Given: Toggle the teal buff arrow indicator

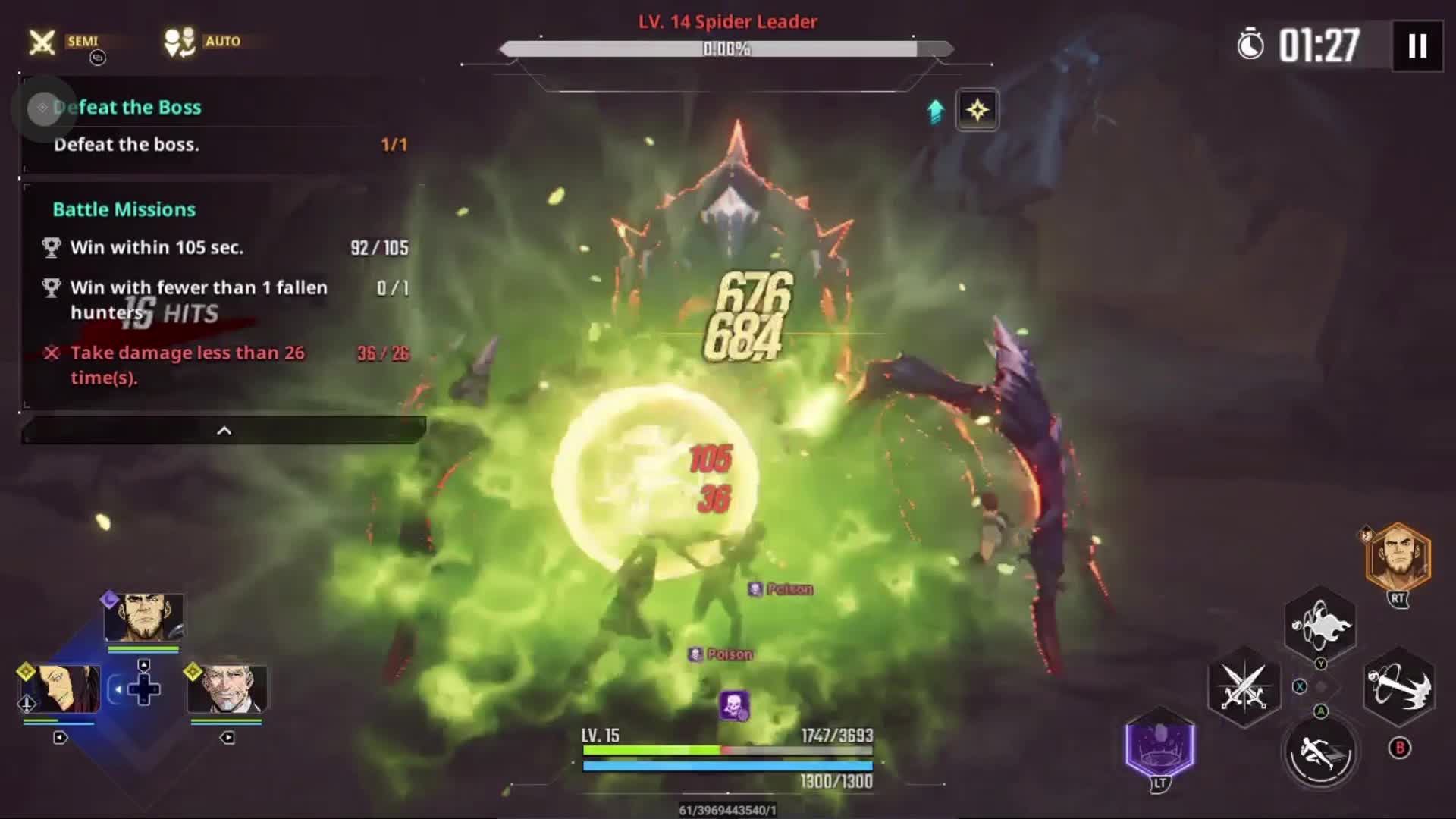Looking at the screenshot, I should tap(935, 110).
